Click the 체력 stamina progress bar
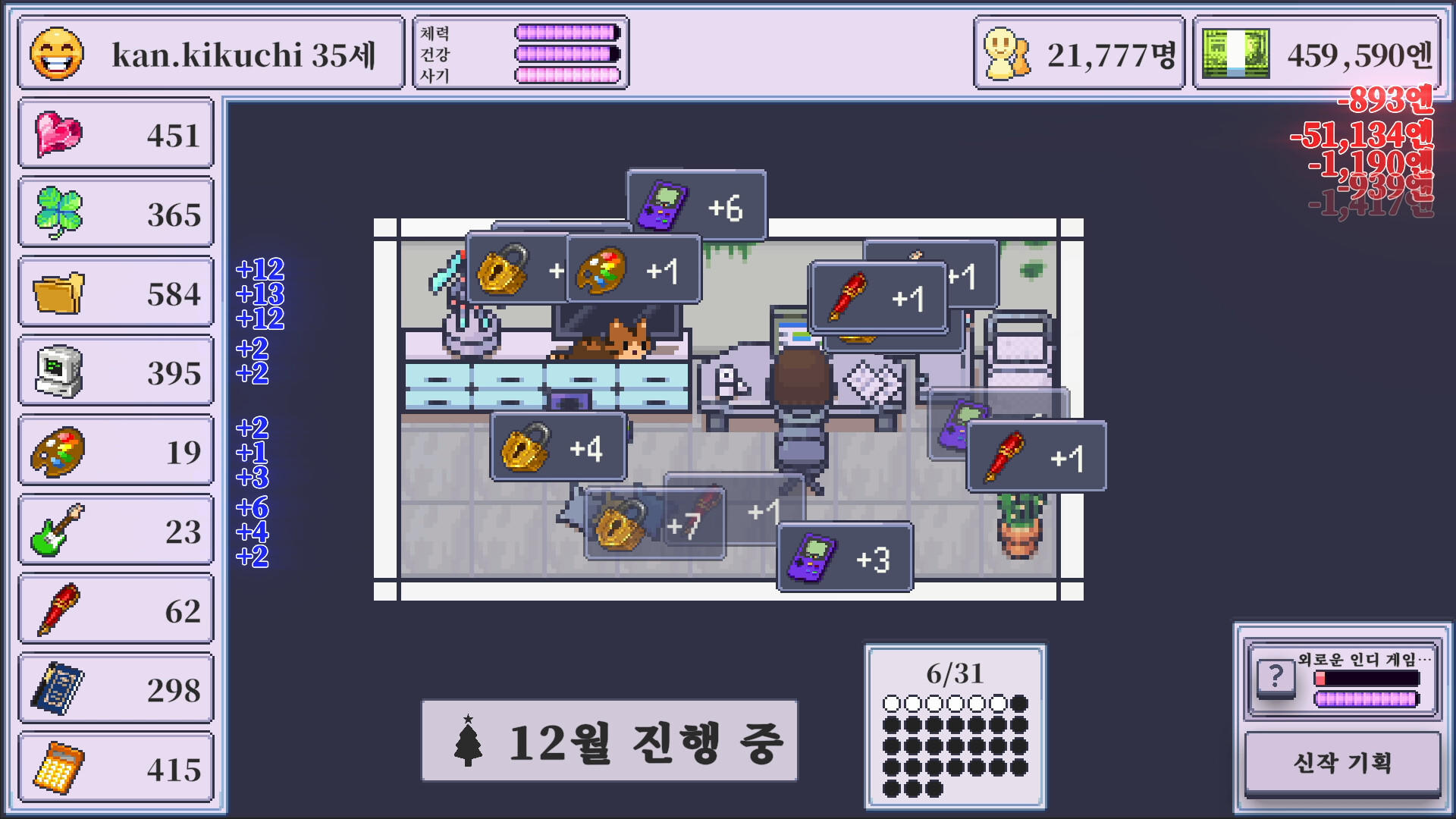Image resolution: width=1456 pixels, height=819 pixels. pos(565,33)
